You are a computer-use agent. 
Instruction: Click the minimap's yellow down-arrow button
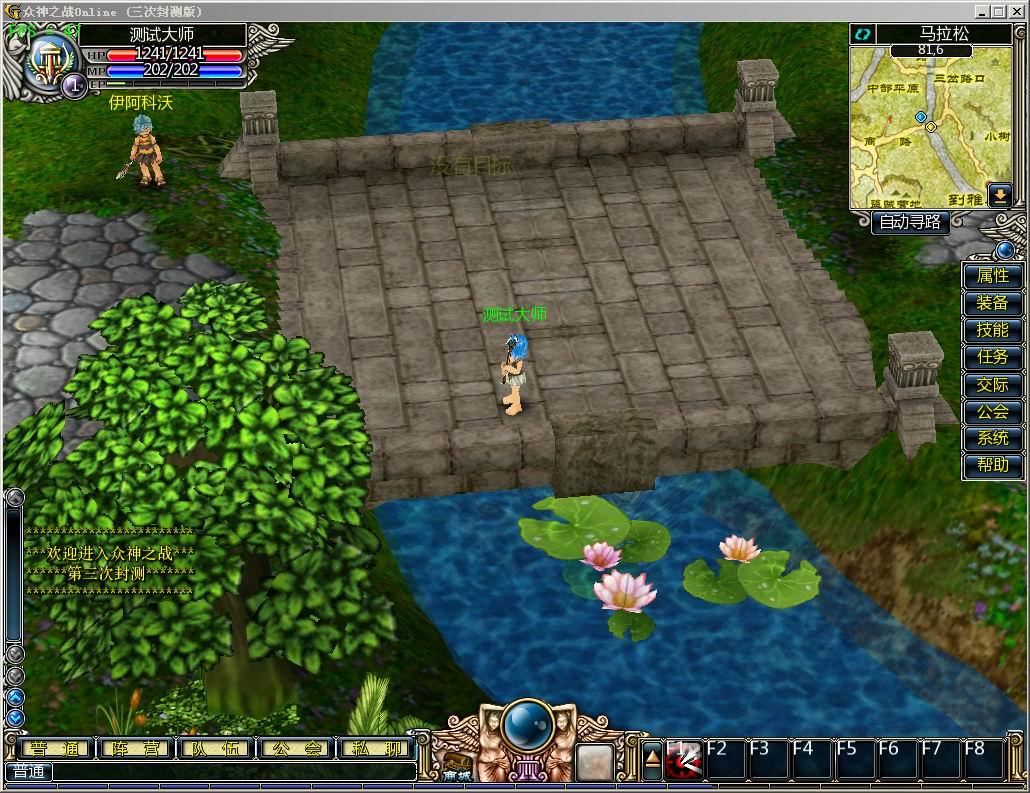coord(999,195)
